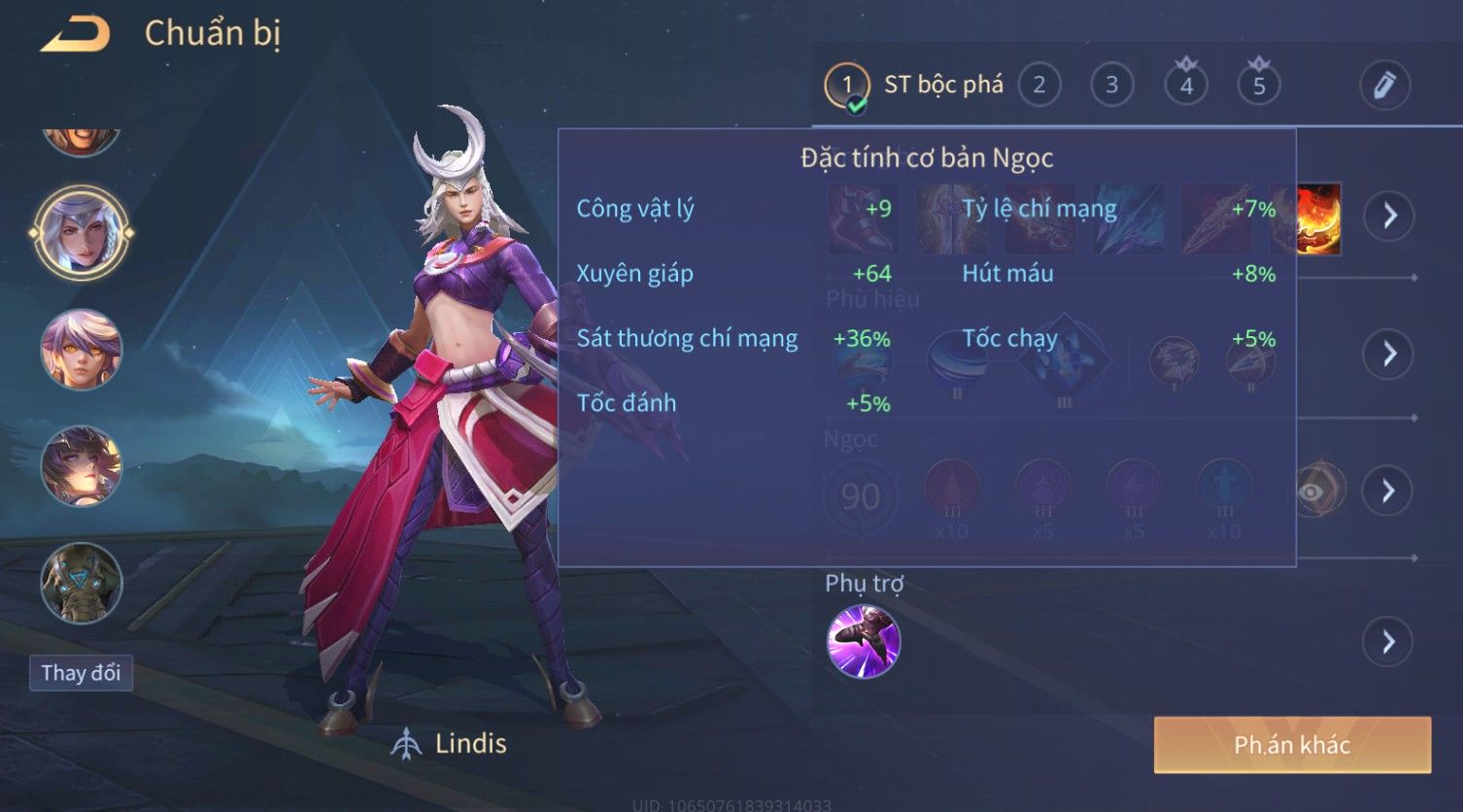Open the Ngọc row arrow
Image resolution: width=1463 pixels, height=812 pixels.
point(1388,491)
